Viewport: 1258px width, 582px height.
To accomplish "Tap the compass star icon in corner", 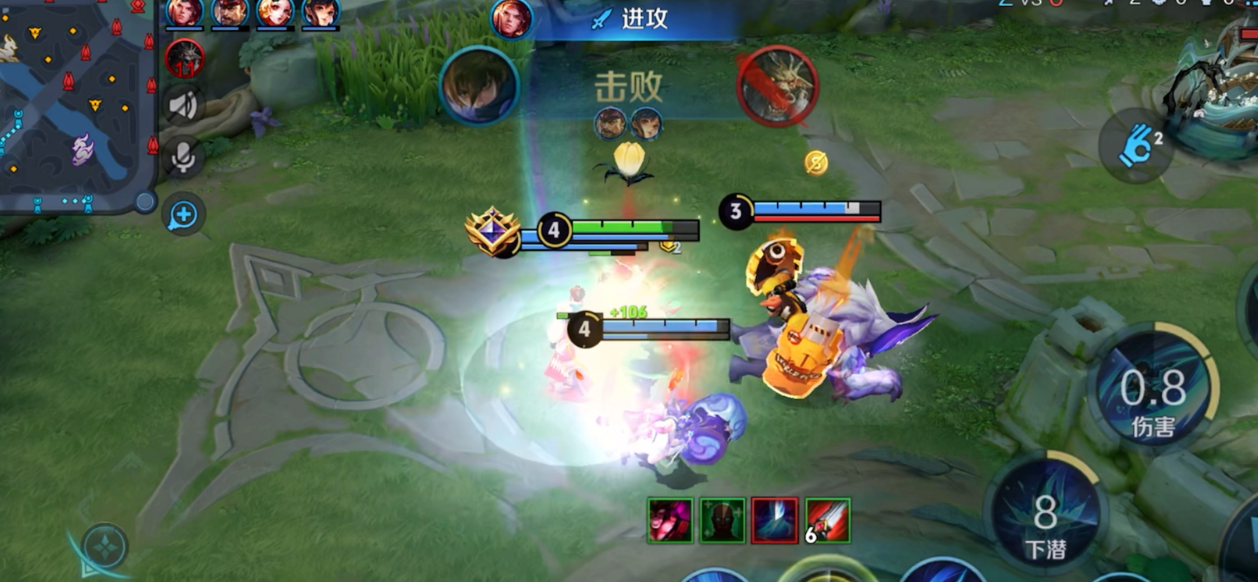I will 105,546.
